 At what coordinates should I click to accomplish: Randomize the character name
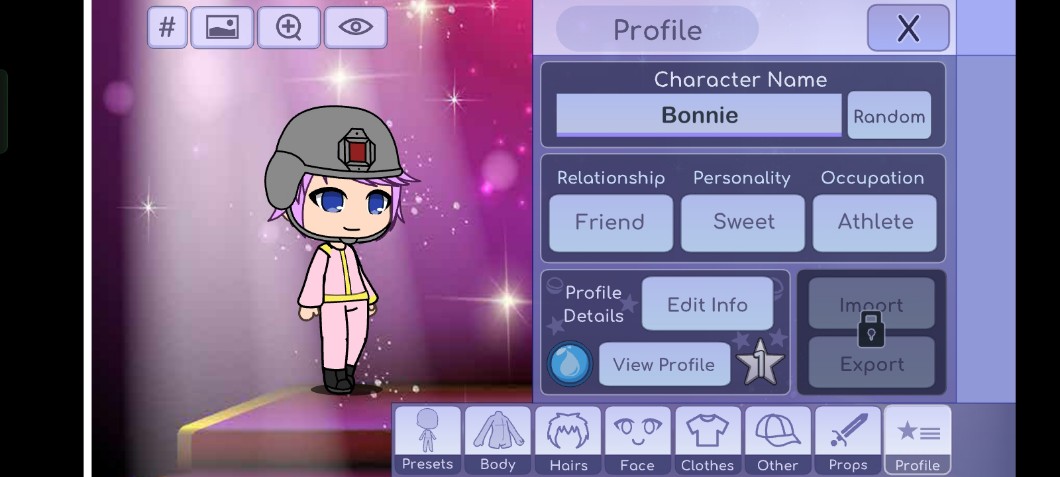click(889, 116)
